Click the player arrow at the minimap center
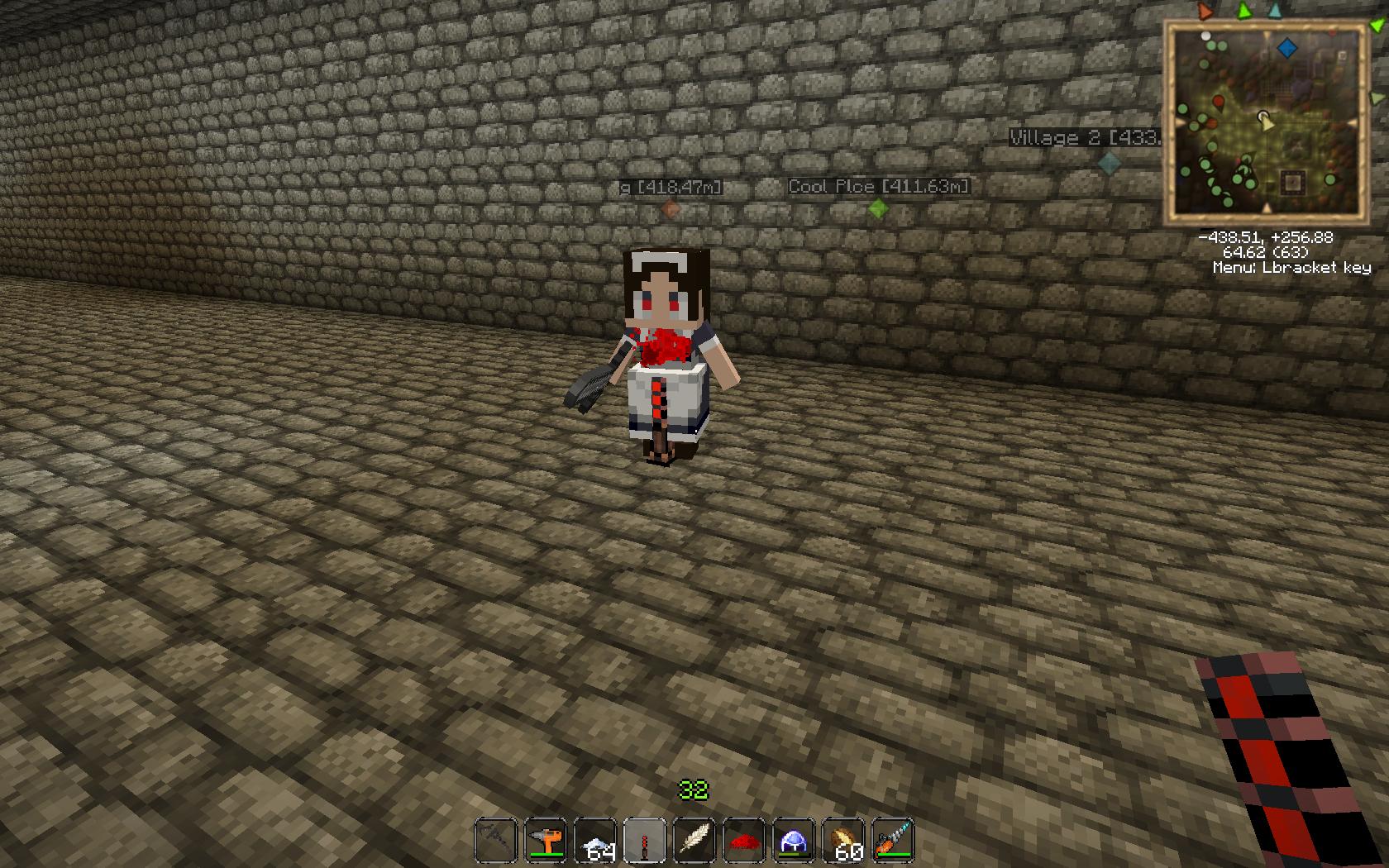Viewport: 1389px width, 868px height. [1267, 122]
